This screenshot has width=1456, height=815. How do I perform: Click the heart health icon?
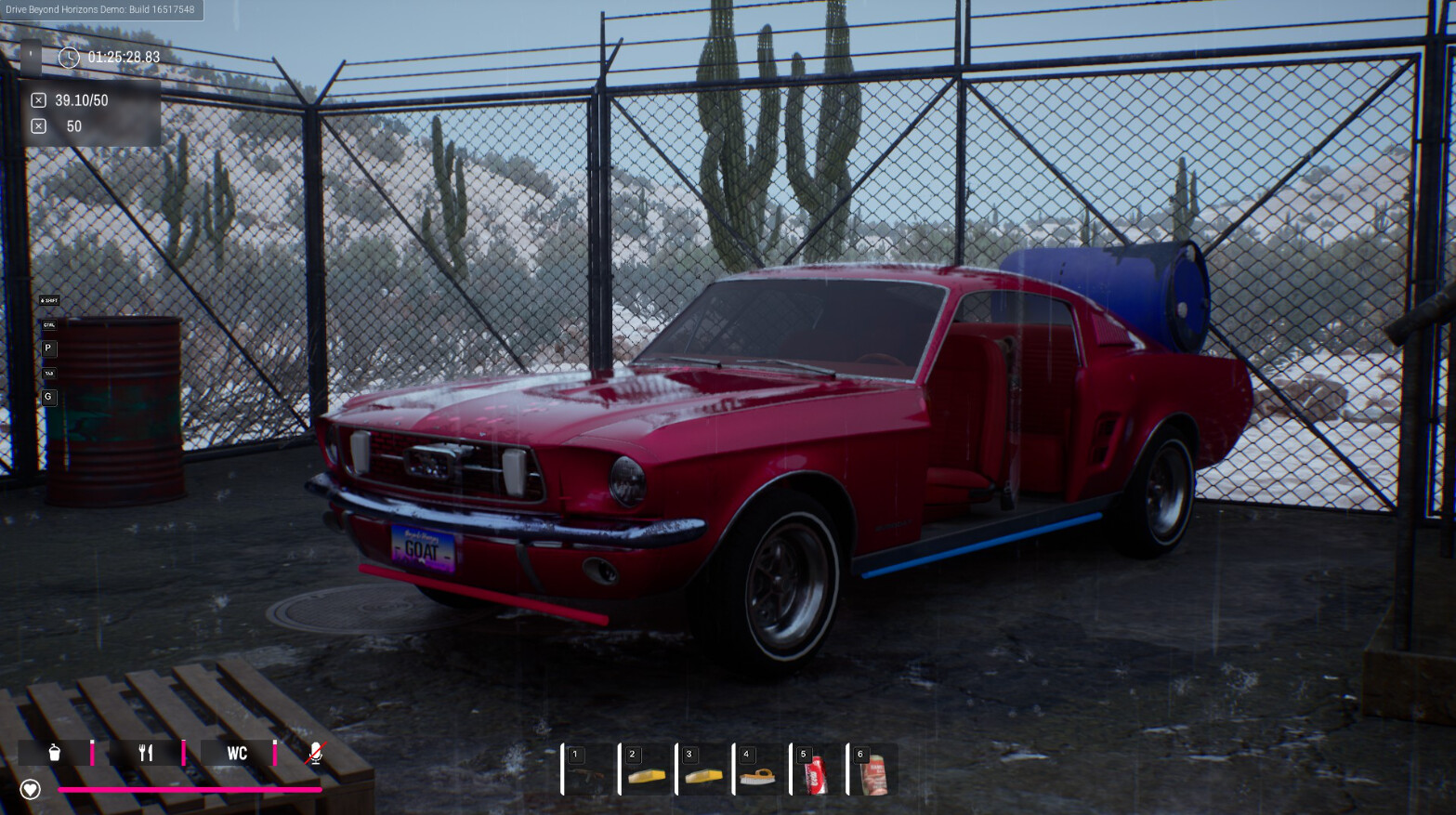point(31,789)
